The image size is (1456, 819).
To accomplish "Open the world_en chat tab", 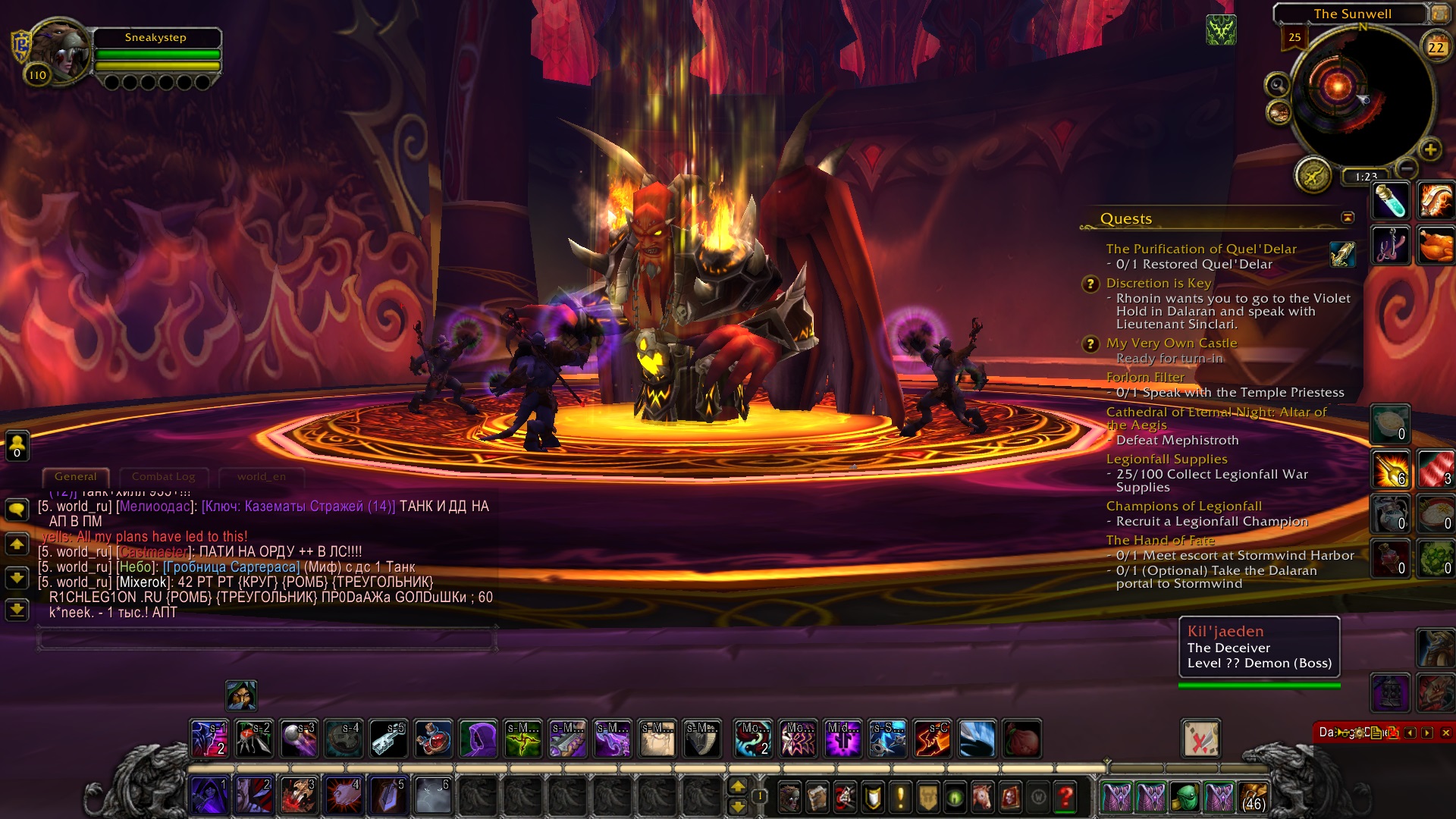I will (x=261, y=477).
